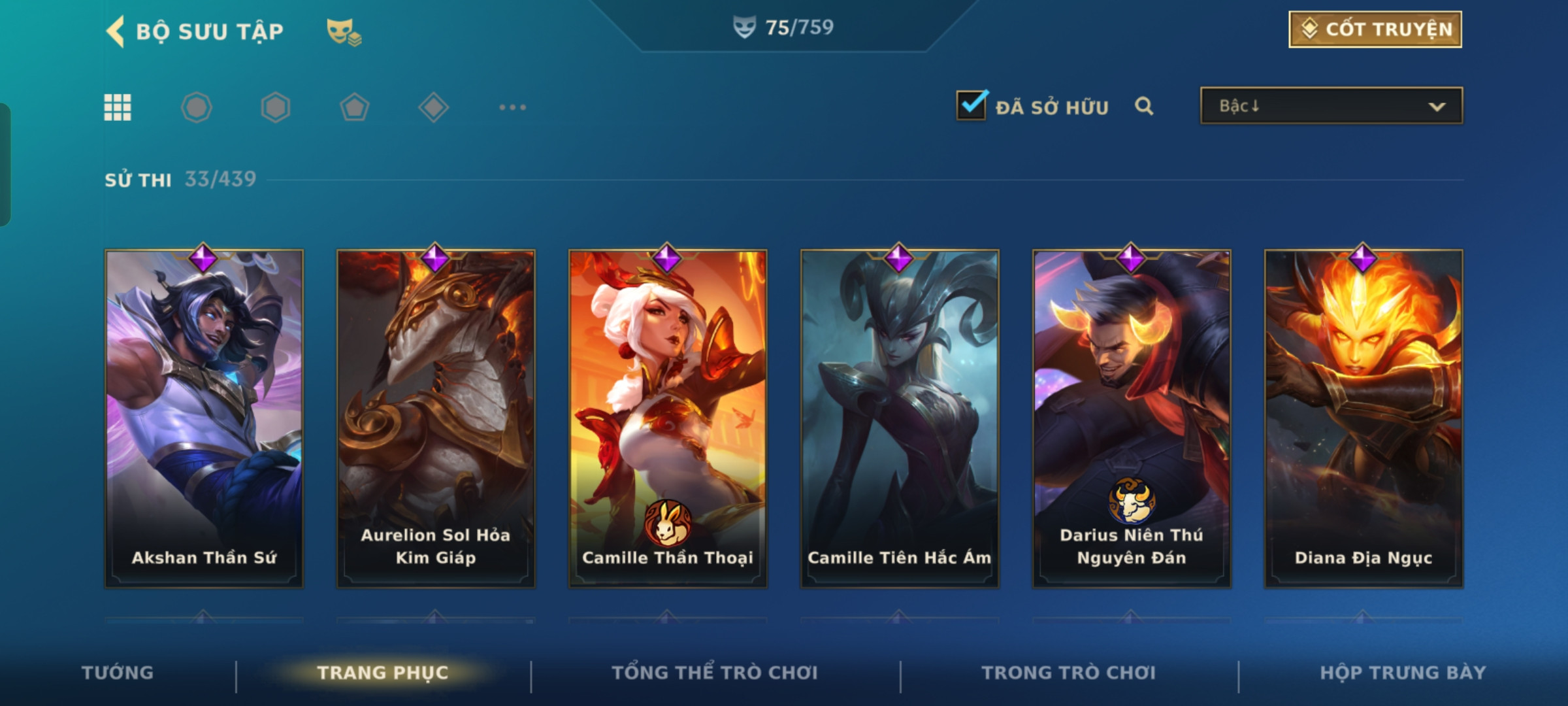Open the Trong Trò Chơi tab

tap(1069, 673)
